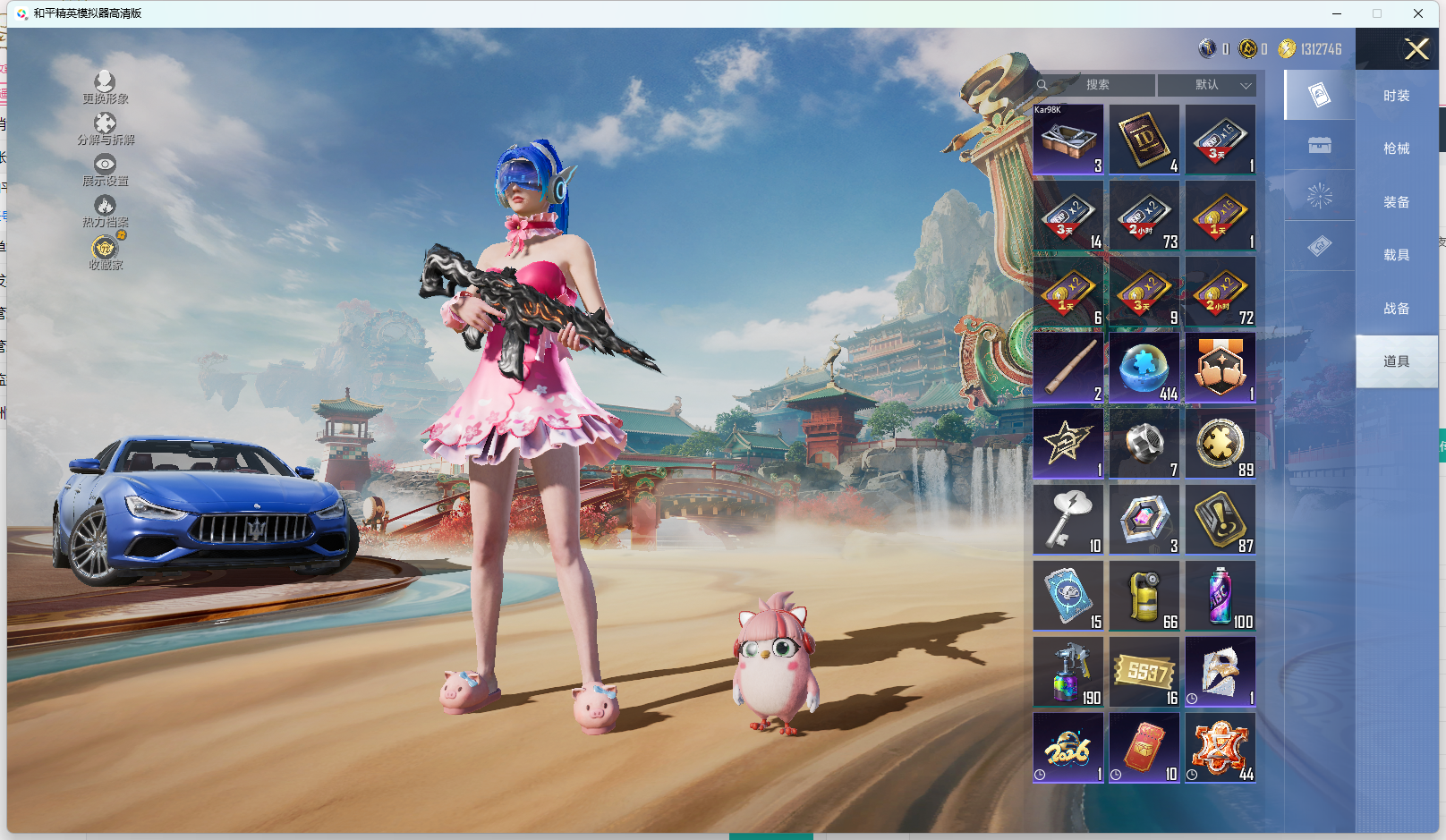1446x840 pixels.
Task: Open 展示设置 display settings
Action: tap(106, 170)
